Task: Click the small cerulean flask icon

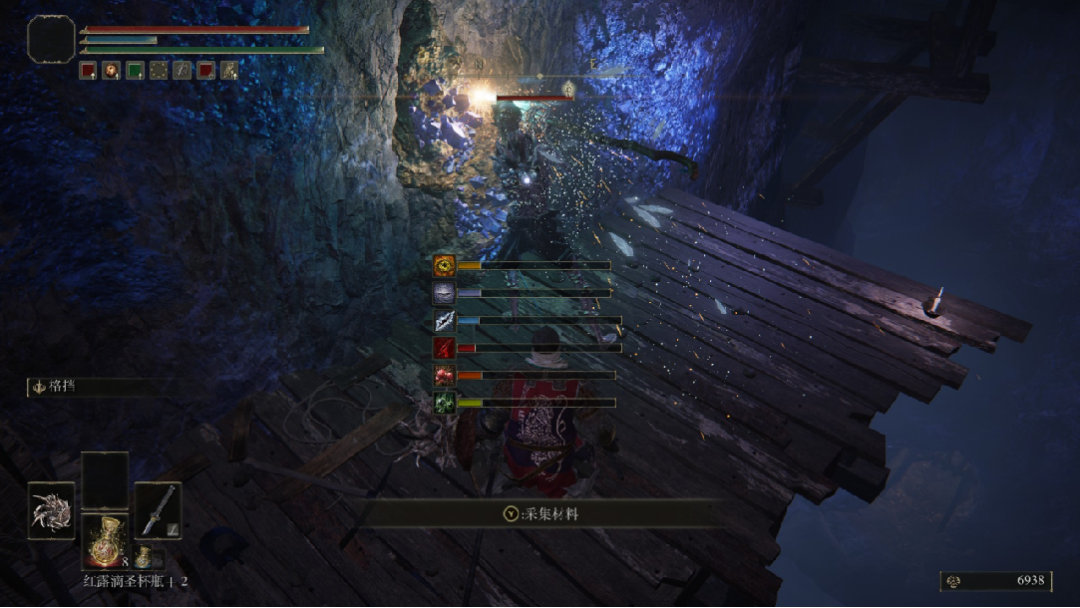Action: [x=144, y=556]
